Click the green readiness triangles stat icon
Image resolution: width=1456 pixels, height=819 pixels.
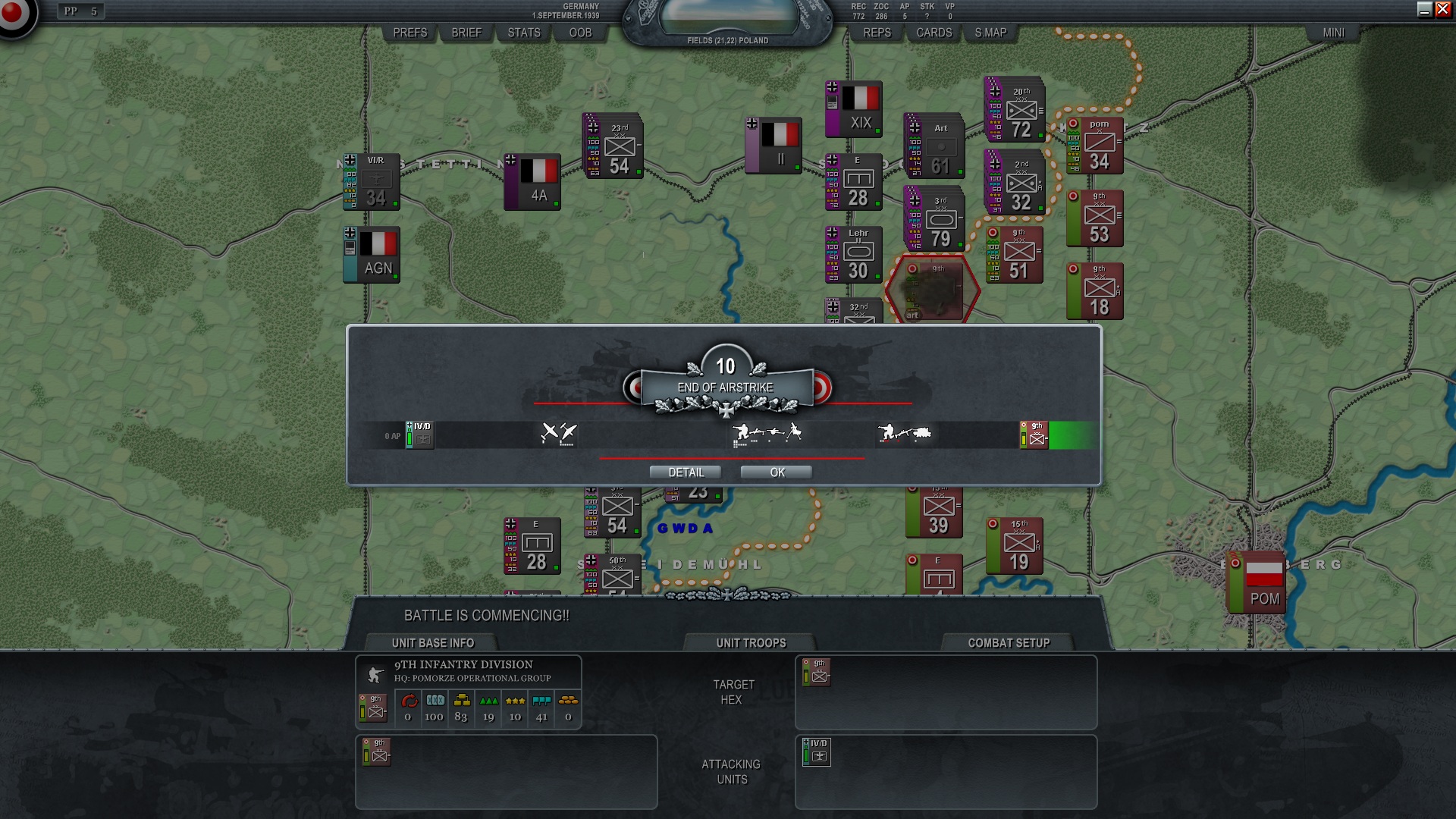coord(488,701)
